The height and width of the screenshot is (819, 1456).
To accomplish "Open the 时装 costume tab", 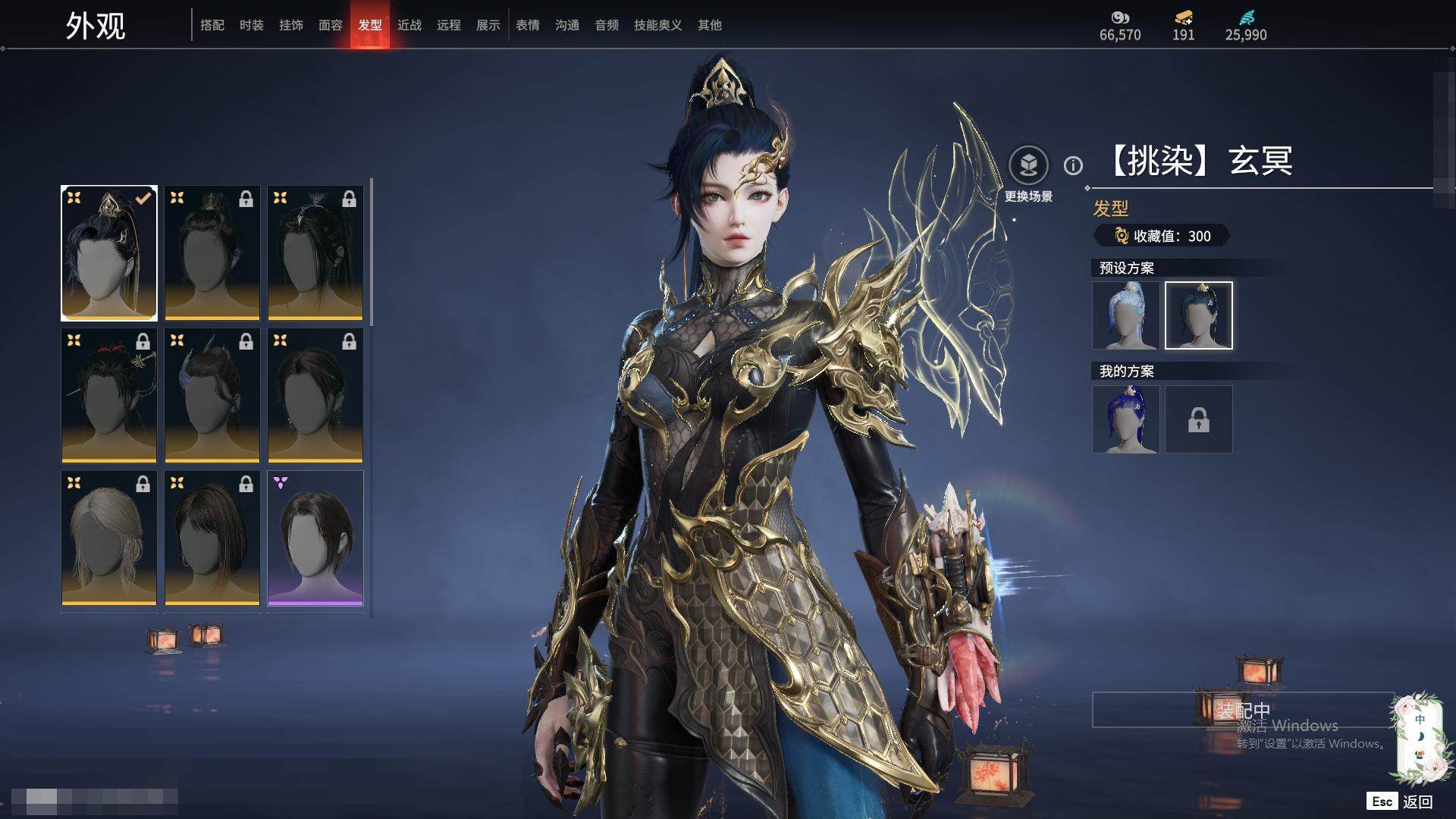I will coord(252,25).
